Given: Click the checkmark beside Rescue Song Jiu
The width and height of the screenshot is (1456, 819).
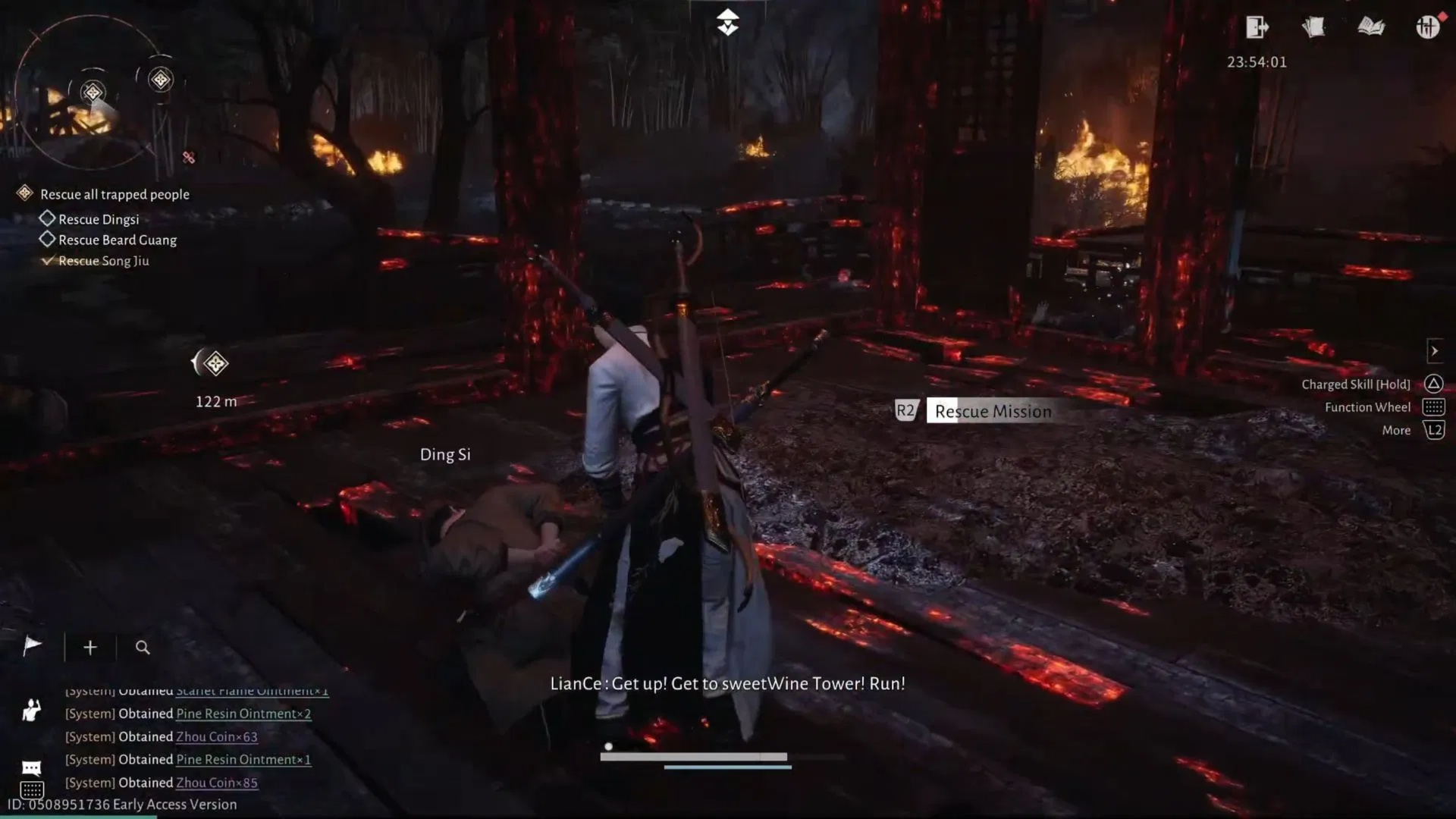Looking at the screenshot, I should pos(49,260).
